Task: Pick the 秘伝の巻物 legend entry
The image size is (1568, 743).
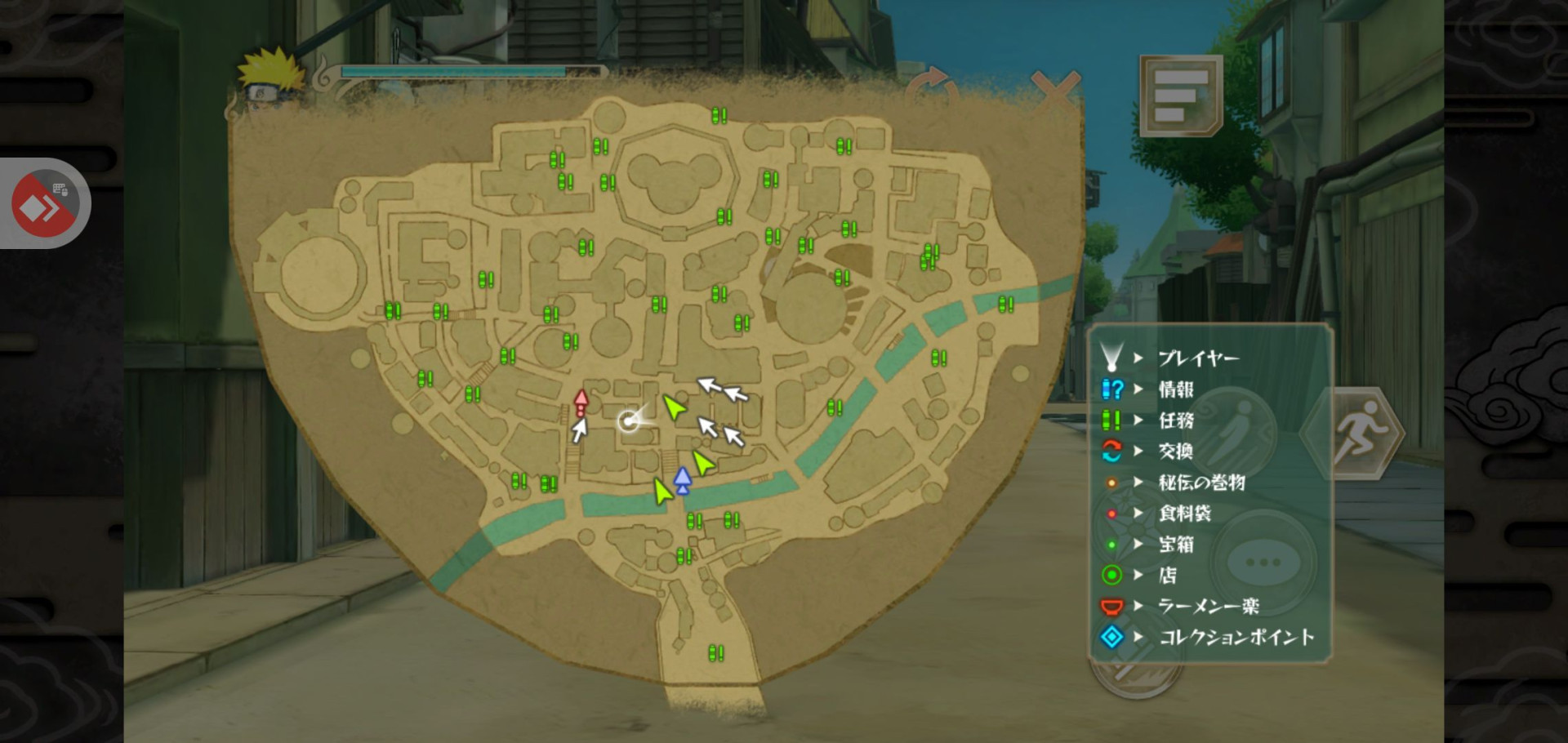Action: [1200, 483]
